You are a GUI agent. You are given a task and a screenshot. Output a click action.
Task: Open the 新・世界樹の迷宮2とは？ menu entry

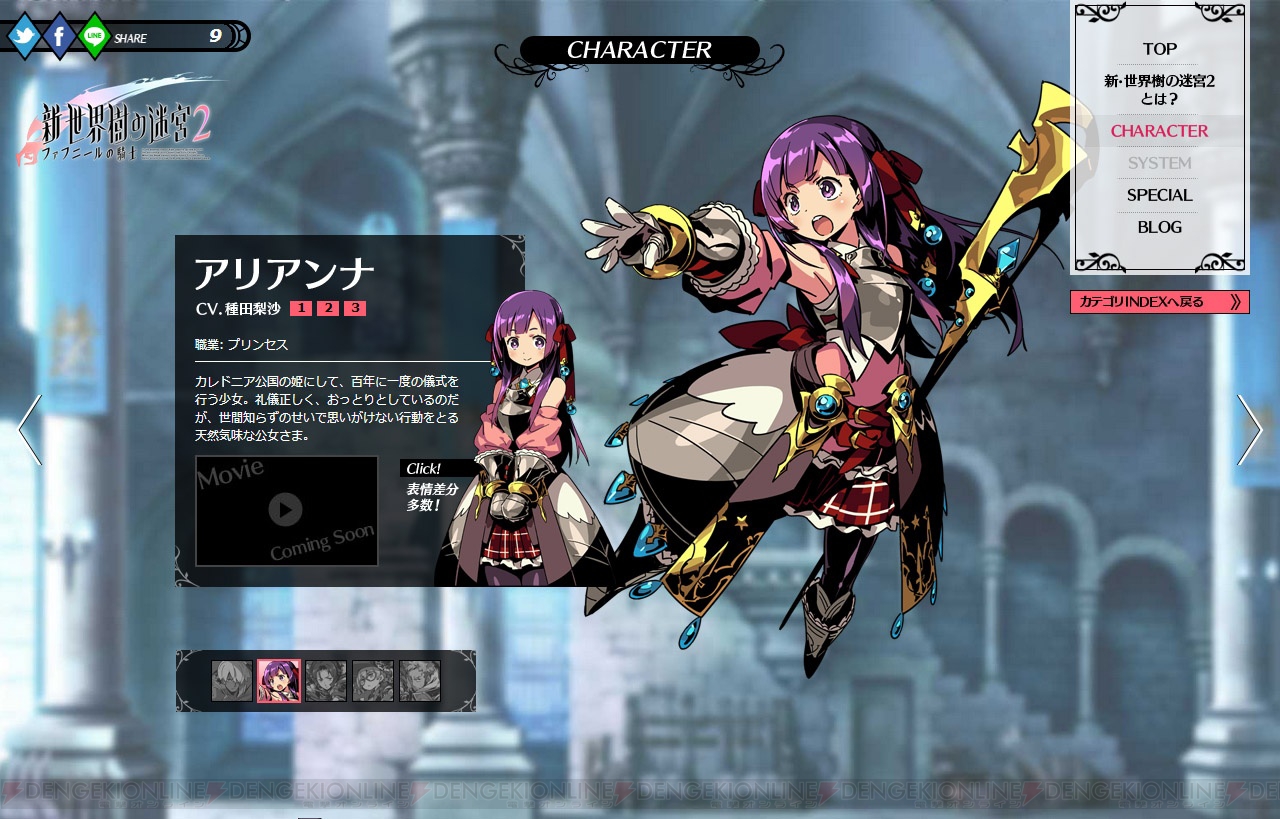[1159, 89]
